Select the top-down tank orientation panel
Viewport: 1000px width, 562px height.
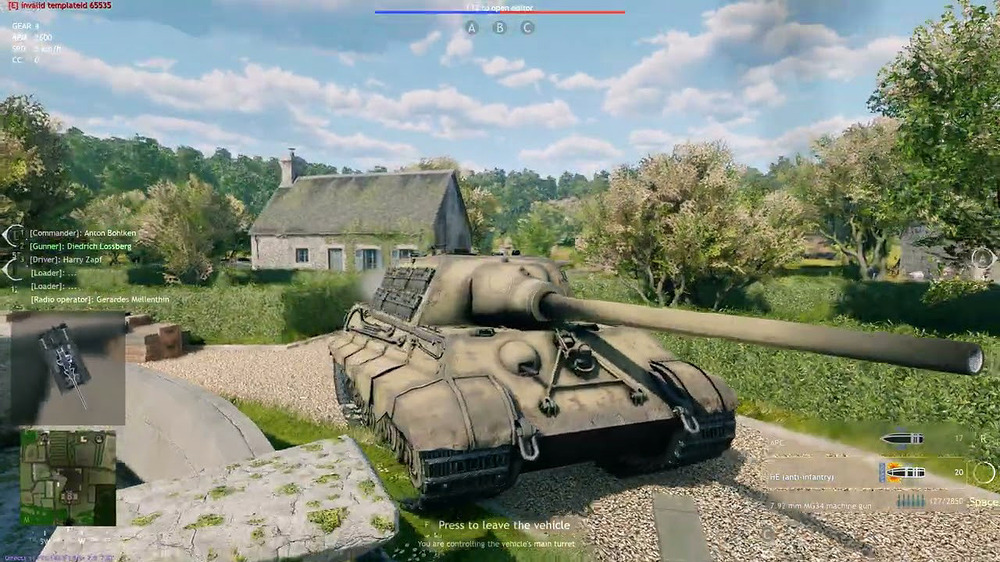(68, 368)
